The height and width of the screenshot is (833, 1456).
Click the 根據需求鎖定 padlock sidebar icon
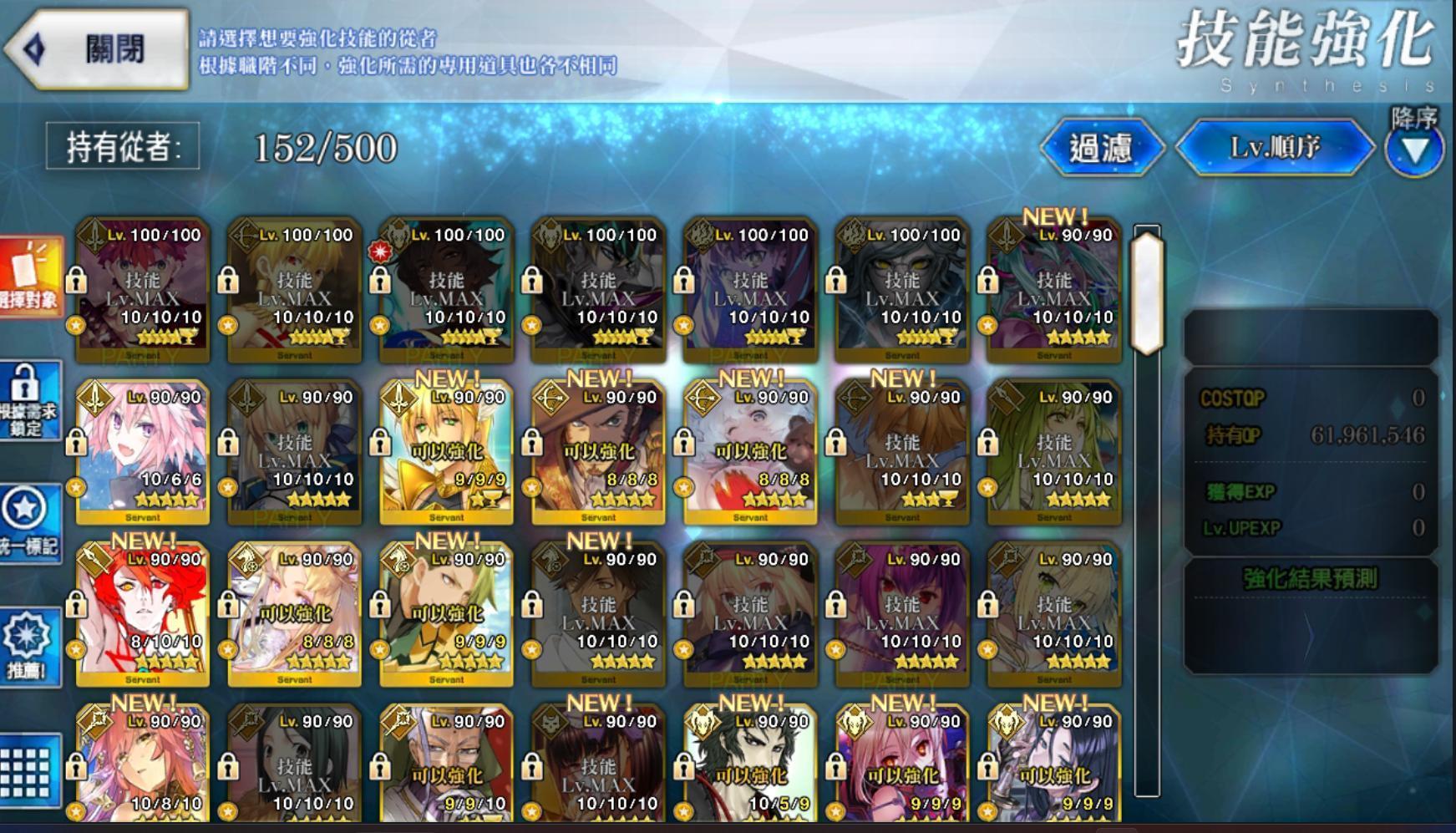pos(30,401)
